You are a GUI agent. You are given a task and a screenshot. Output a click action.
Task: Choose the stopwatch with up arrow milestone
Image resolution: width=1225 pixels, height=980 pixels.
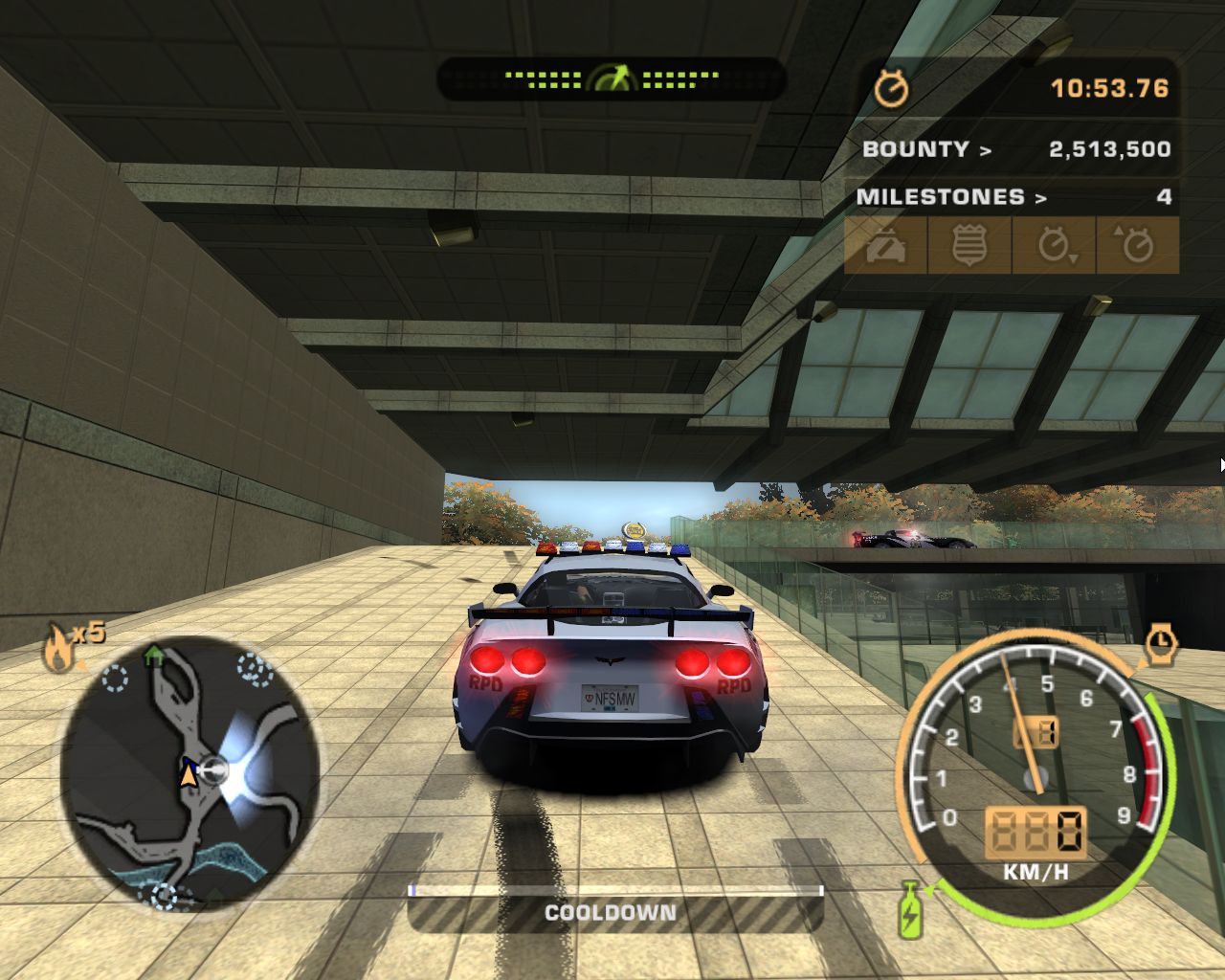coord(1136,246)
